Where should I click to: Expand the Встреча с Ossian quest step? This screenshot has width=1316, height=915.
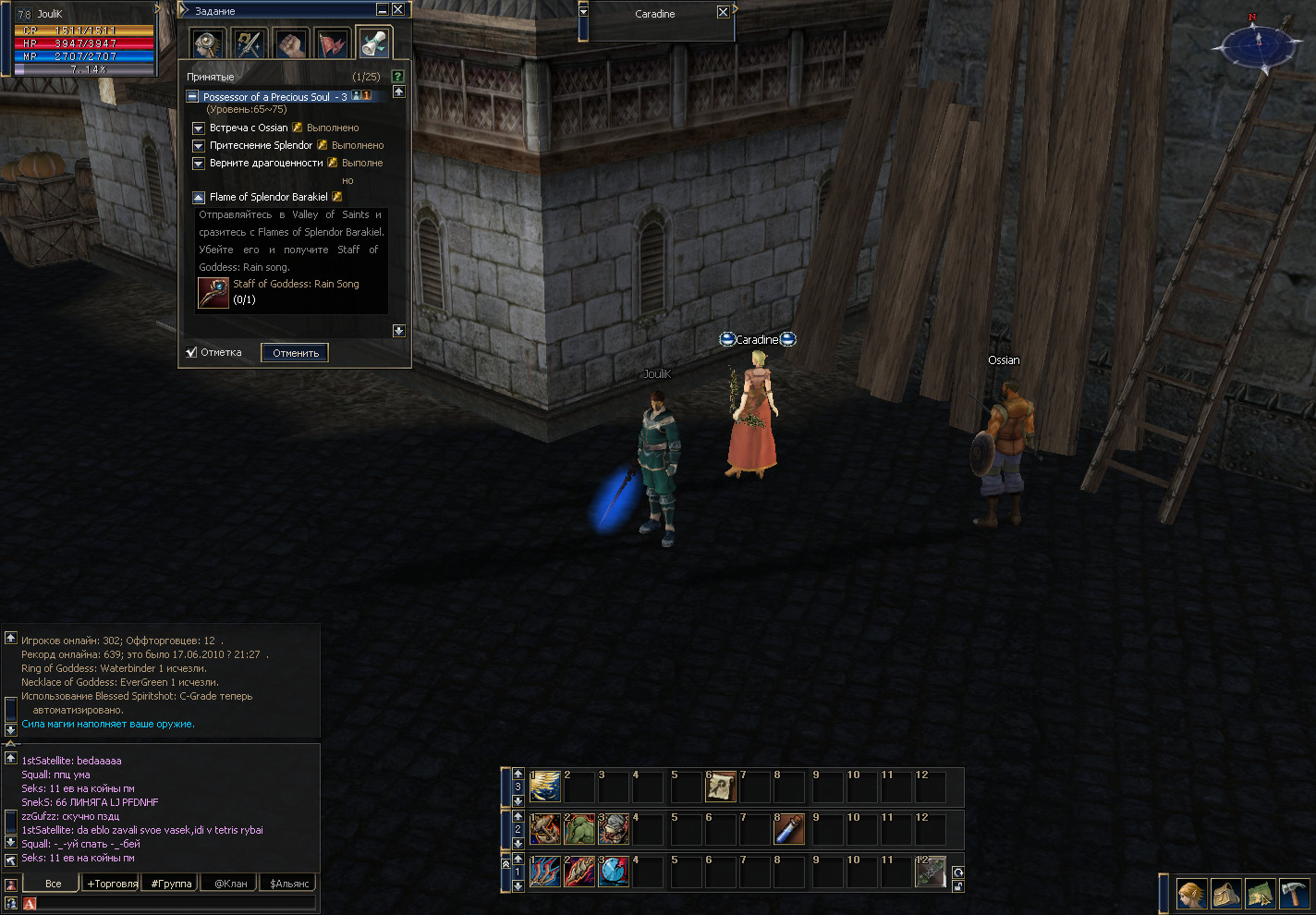(x=198, y=128)
